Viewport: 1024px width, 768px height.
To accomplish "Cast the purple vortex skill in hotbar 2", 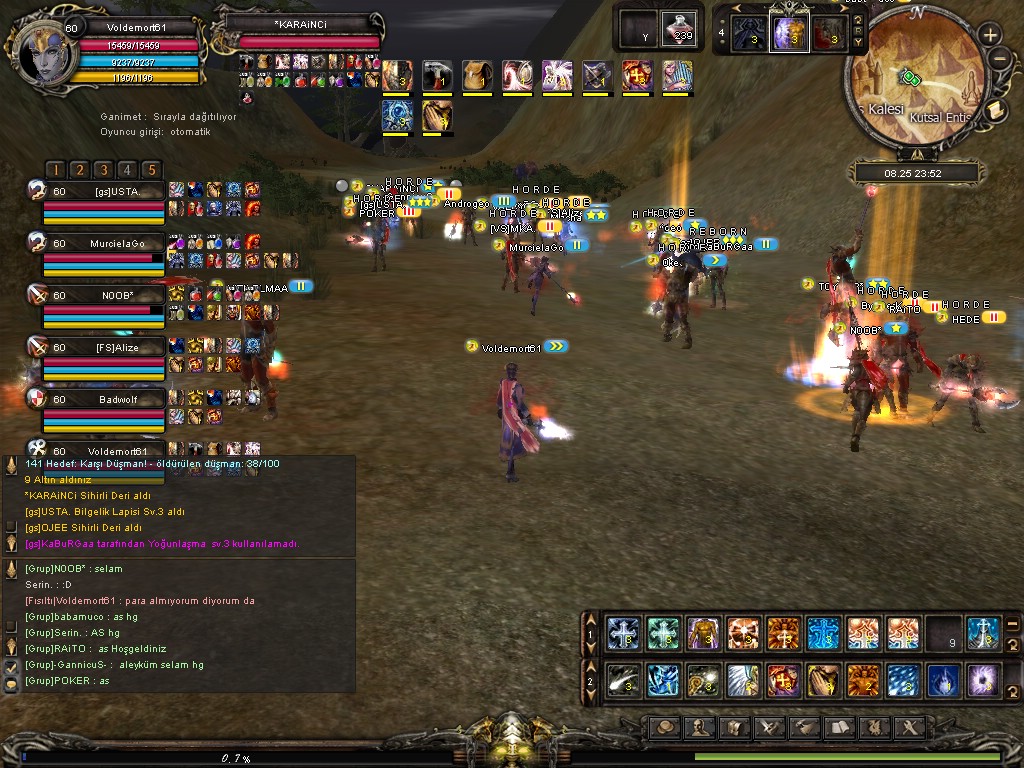I will [x=982, y=680].
